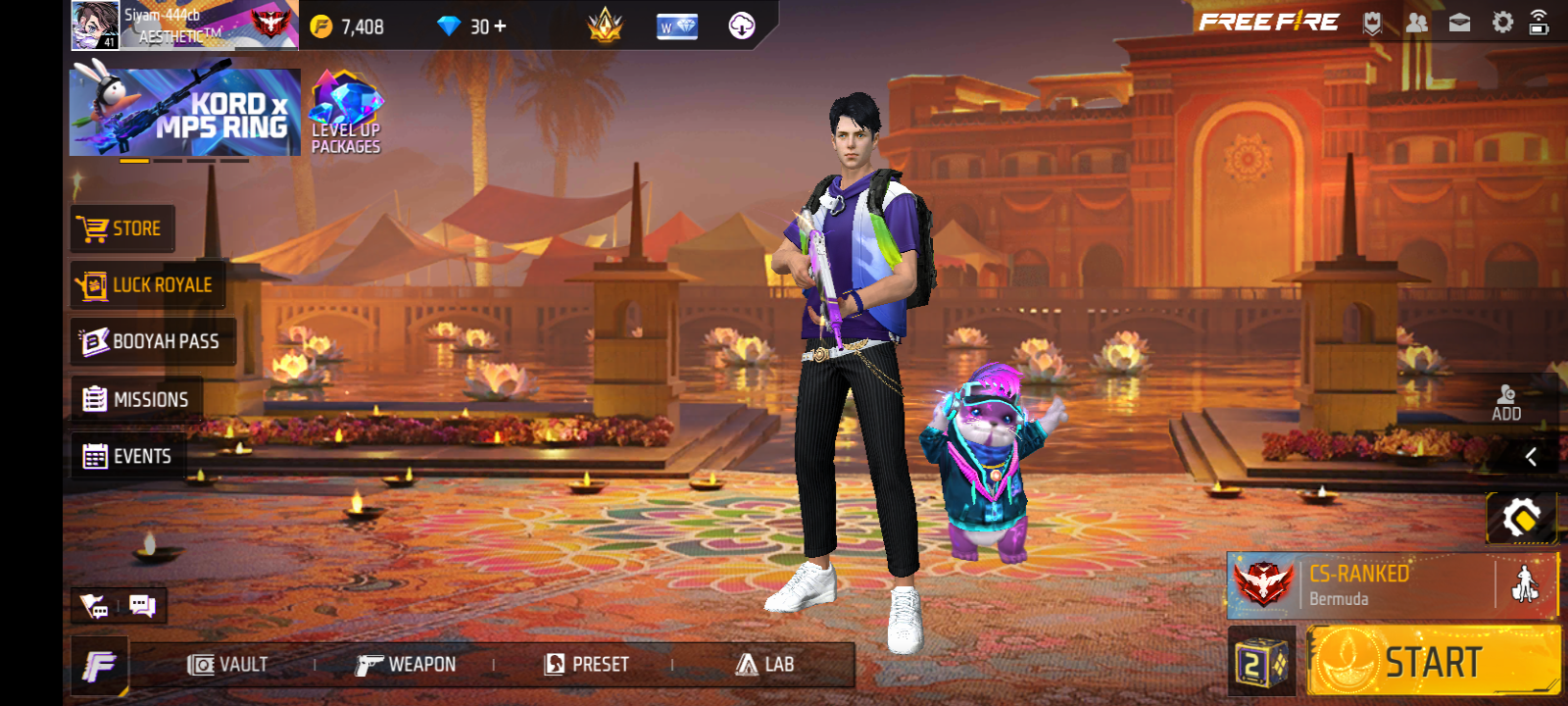Top up diamonds with the plus button

tap(500, 26)
